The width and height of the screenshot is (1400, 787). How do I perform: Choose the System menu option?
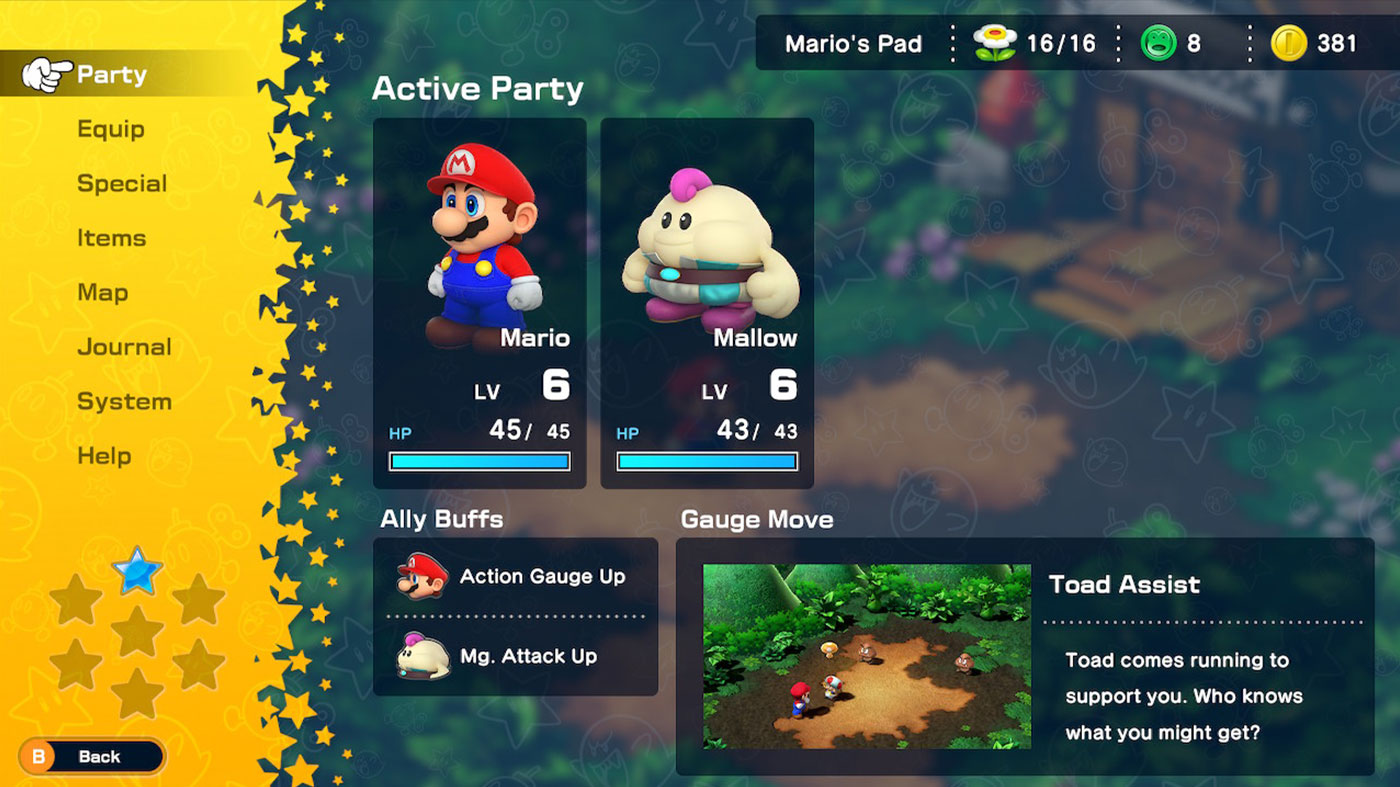(x=124, y=402)
